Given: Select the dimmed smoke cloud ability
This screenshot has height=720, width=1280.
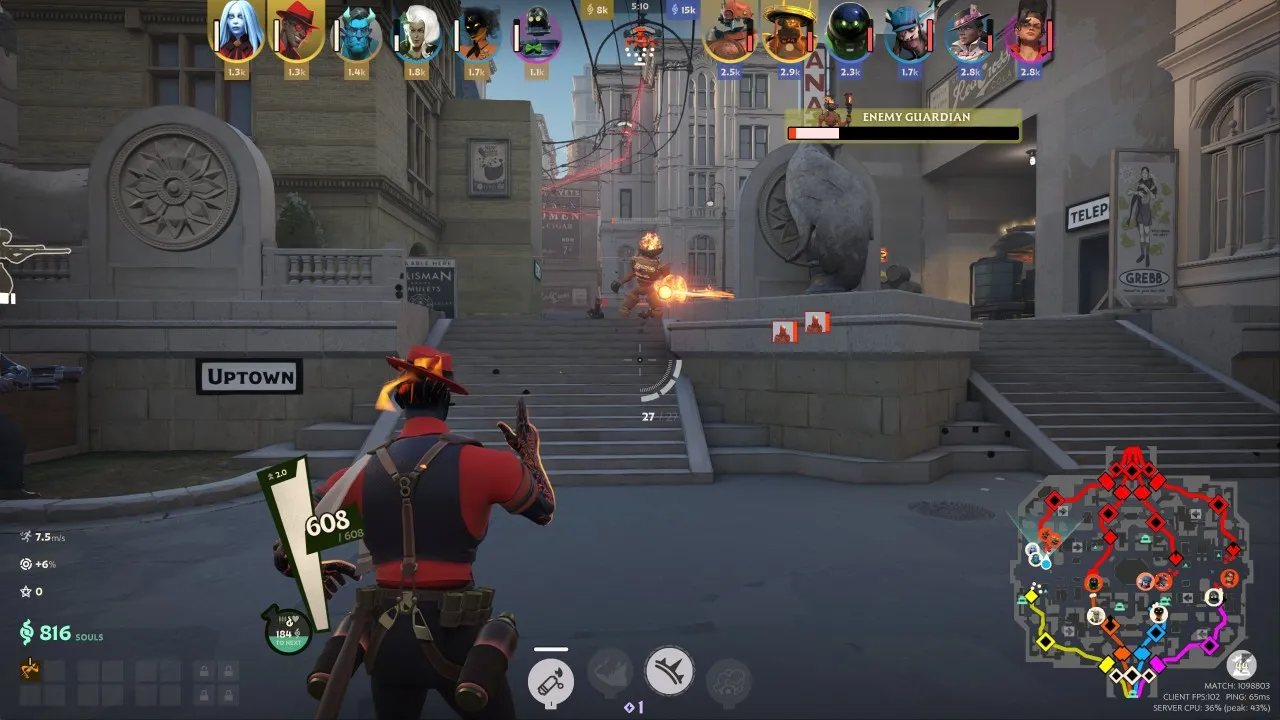Looking at the screenshot, I should coord(728,680).
